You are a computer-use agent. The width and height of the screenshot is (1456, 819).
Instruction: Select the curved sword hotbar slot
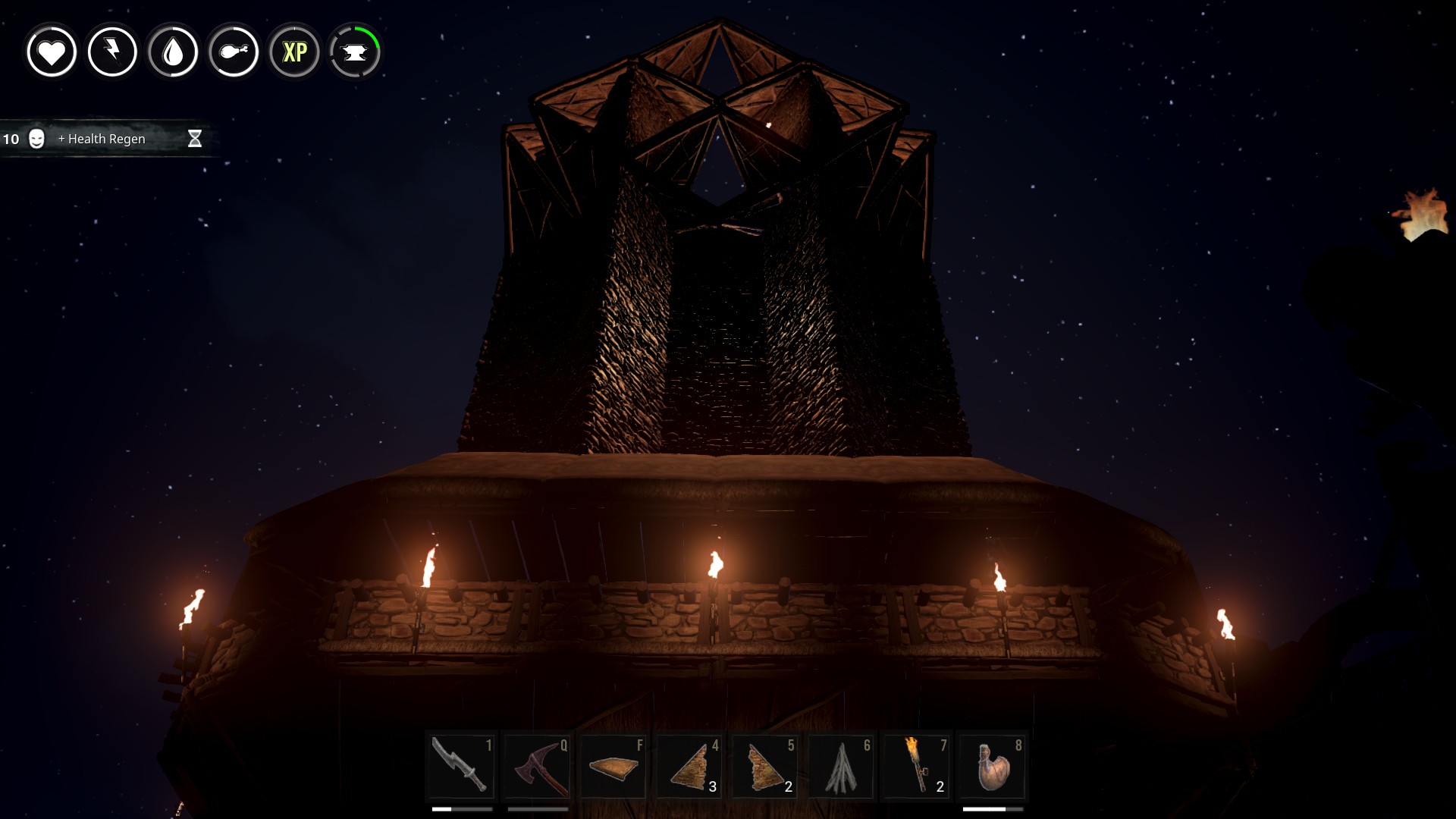461,766
